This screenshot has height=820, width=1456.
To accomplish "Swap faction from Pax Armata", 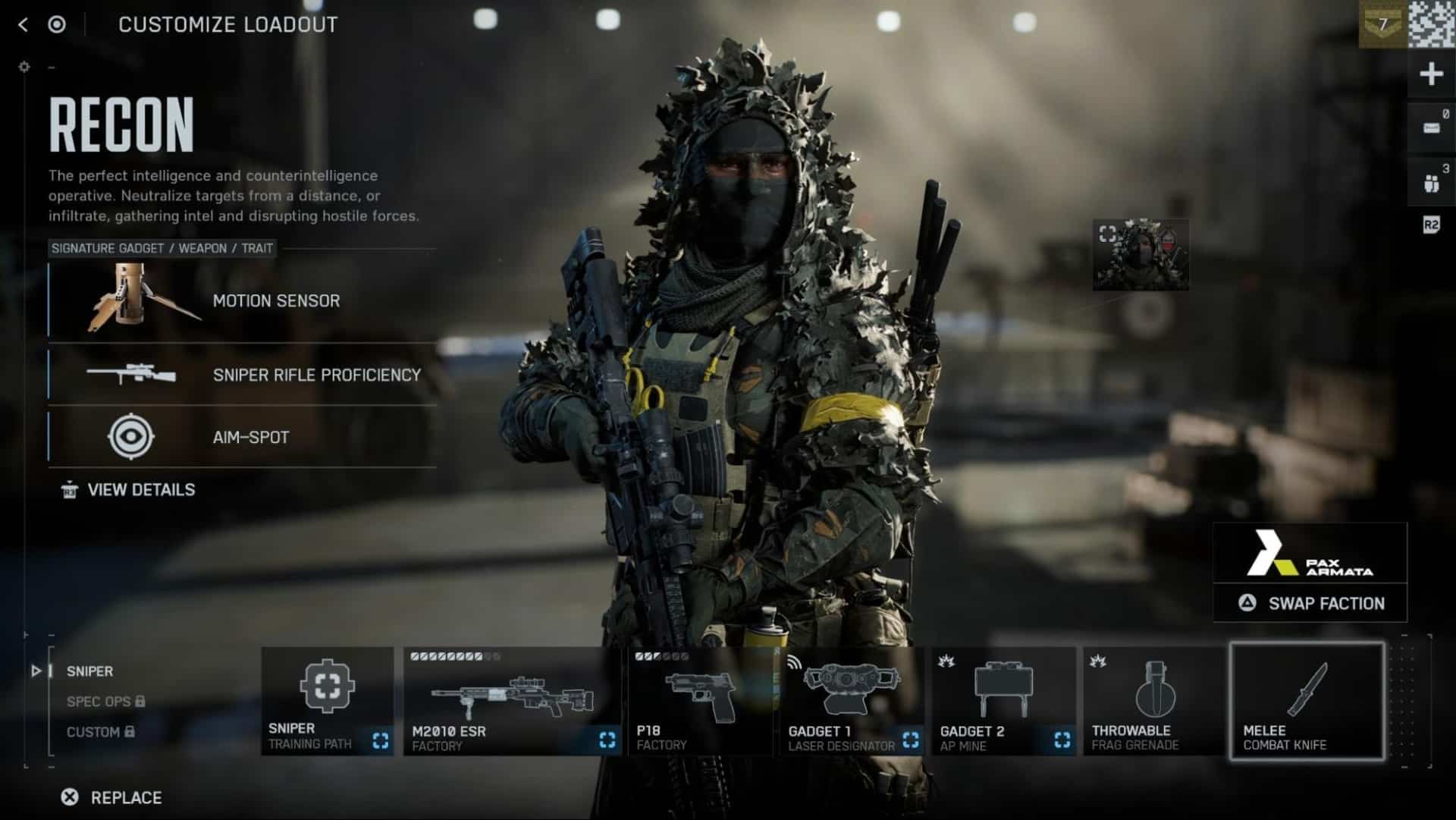I will click(x=1310, y=604).
